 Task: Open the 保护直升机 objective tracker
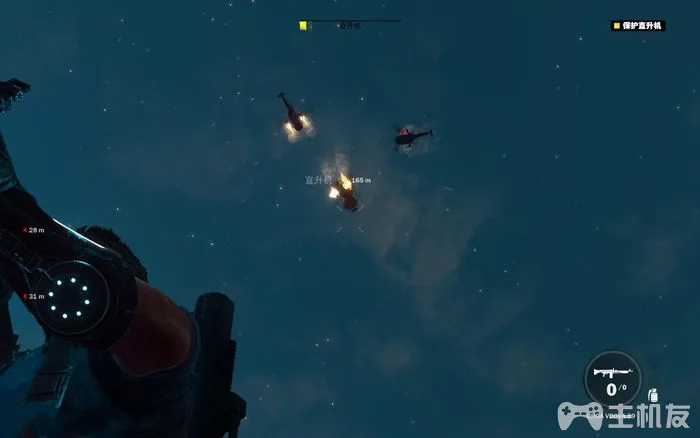point(637,25)
